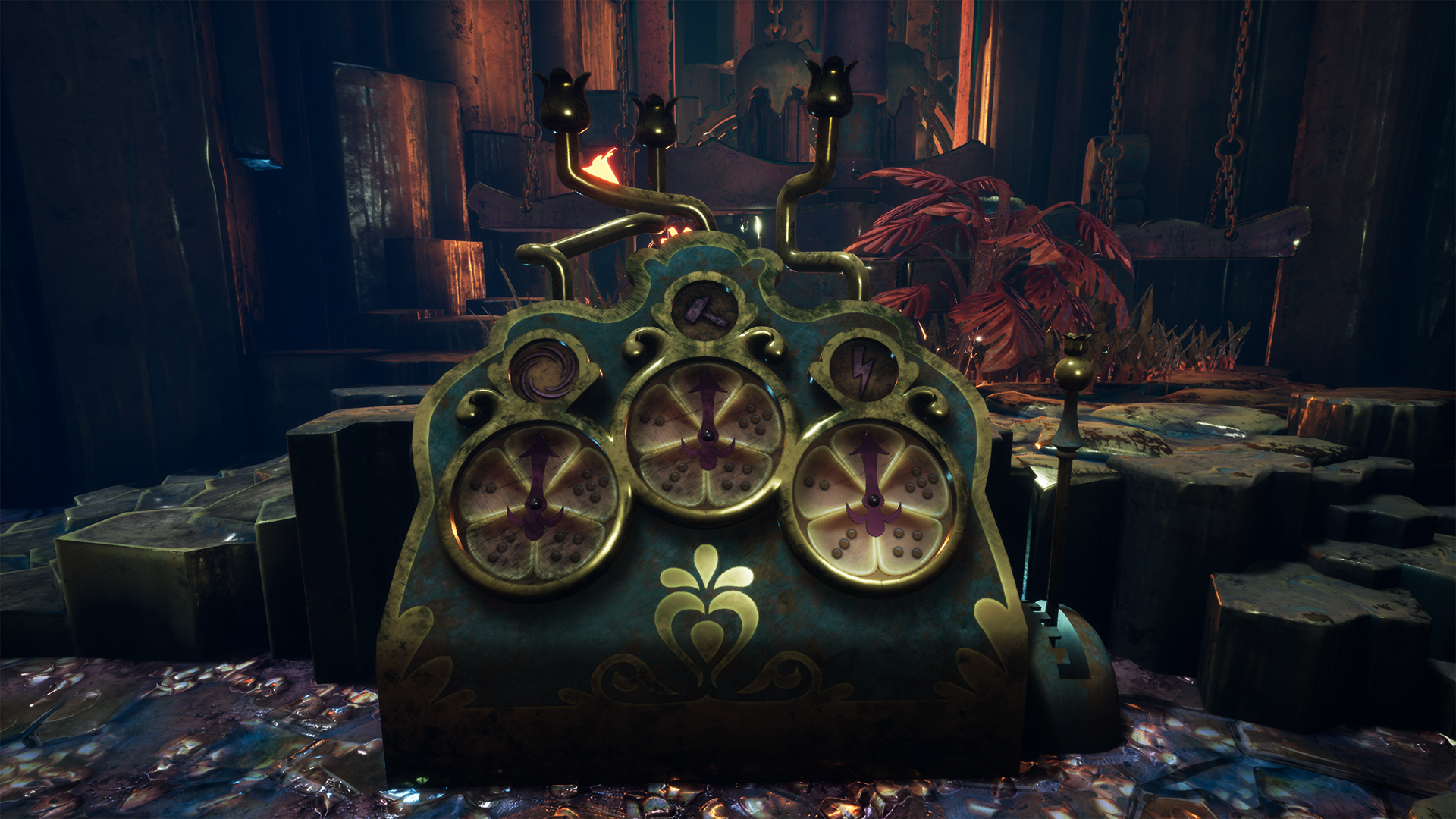Turn the dial beneath the spiral symbol
The width and height of the screenshot is (1456, 819).
pyautogui.click(x=535, y=504)
